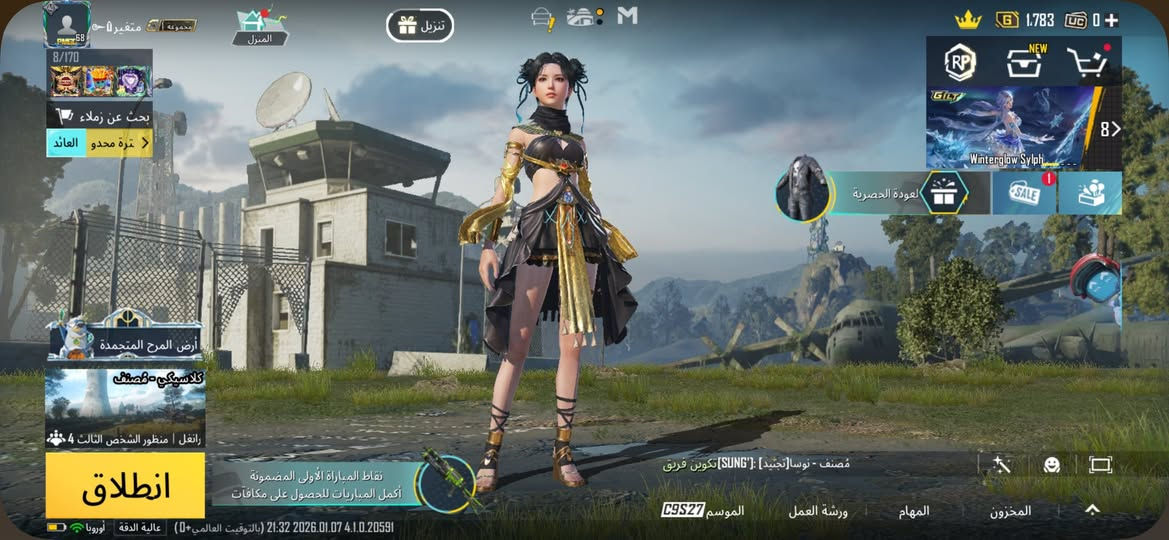Open the الموسم season C9S27 tab
The width and height of the screenshot is (1169, 540).
703,511
